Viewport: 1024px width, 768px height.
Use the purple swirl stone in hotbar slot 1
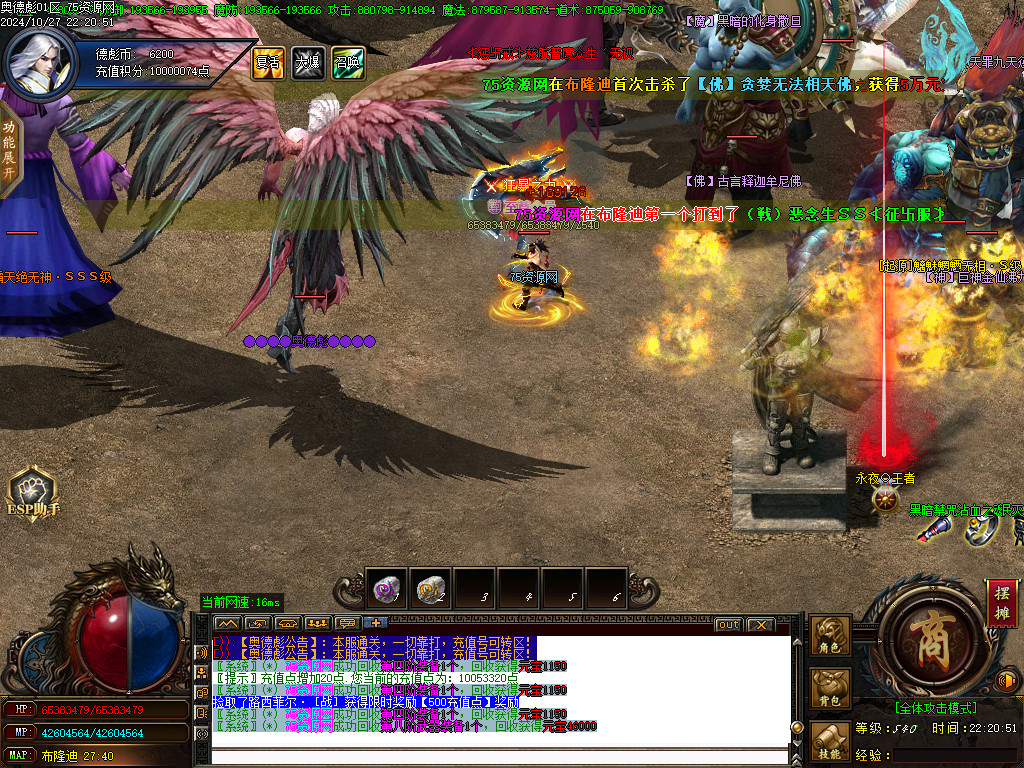[386, 588]
